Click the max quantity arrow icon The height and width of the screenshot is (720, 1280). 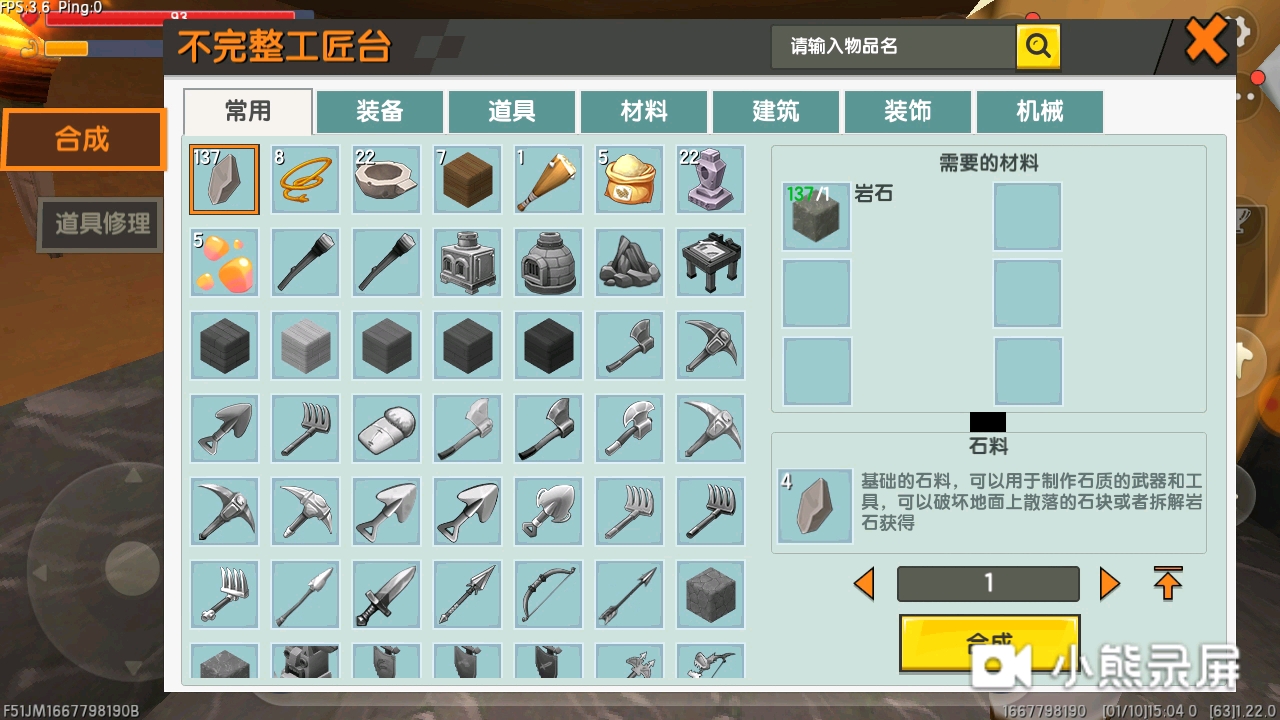point(1167,583)
